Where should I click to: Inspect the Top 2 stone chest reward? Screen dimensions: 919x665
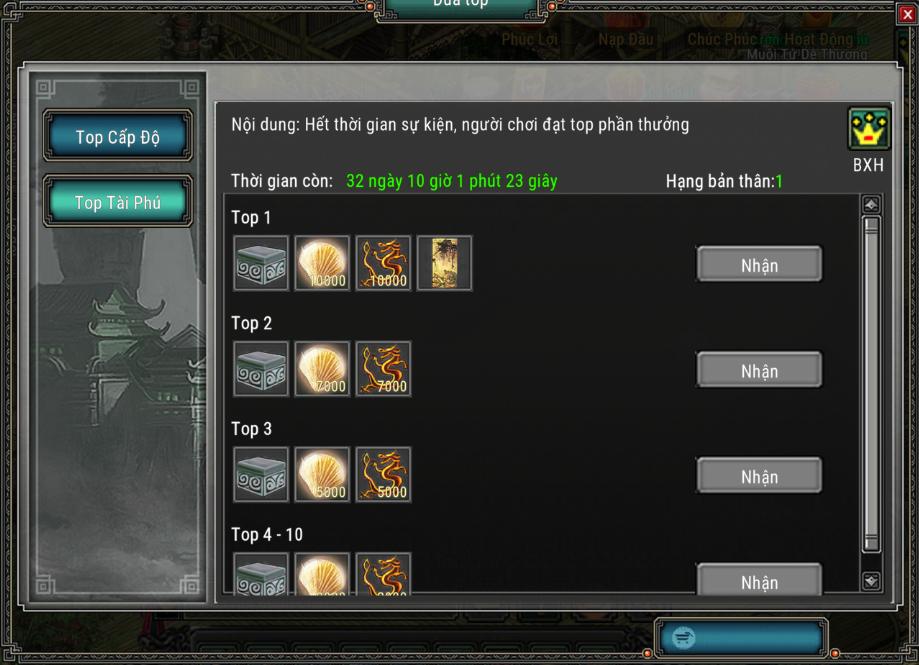261,370
